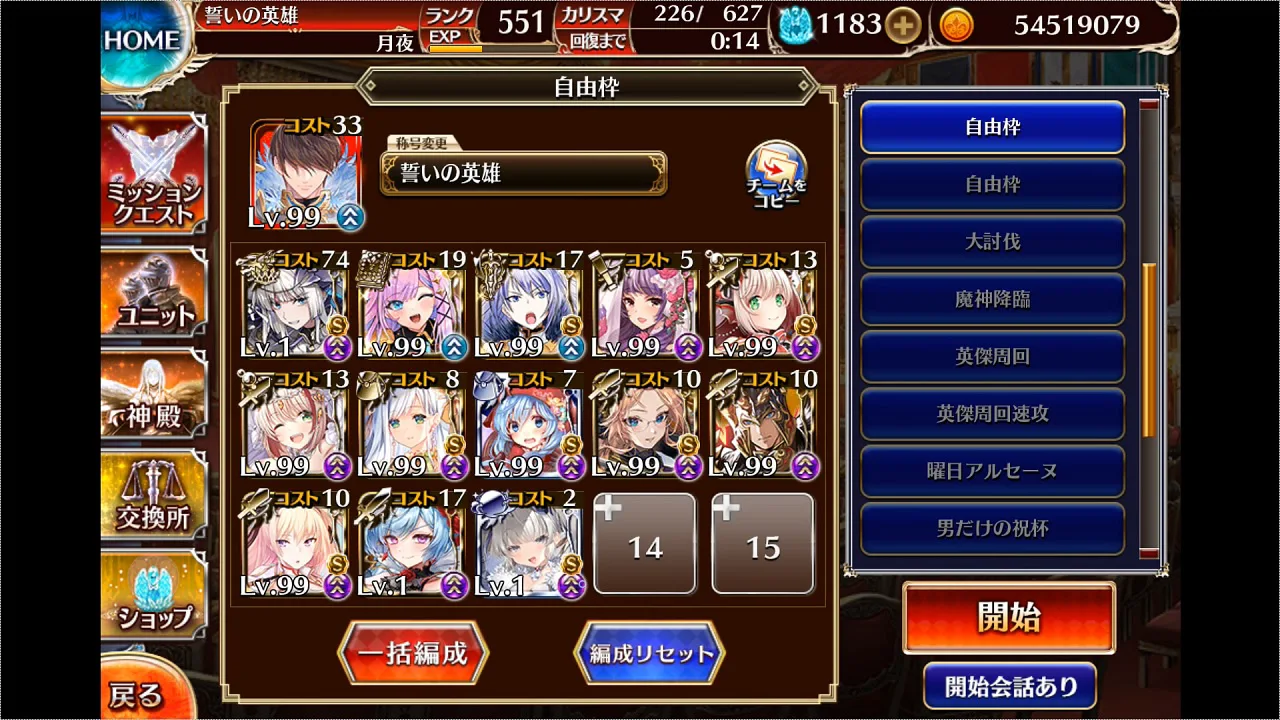Select the ユニット sidebar icon
1280x720 pixels.
[x=152, y=290]
